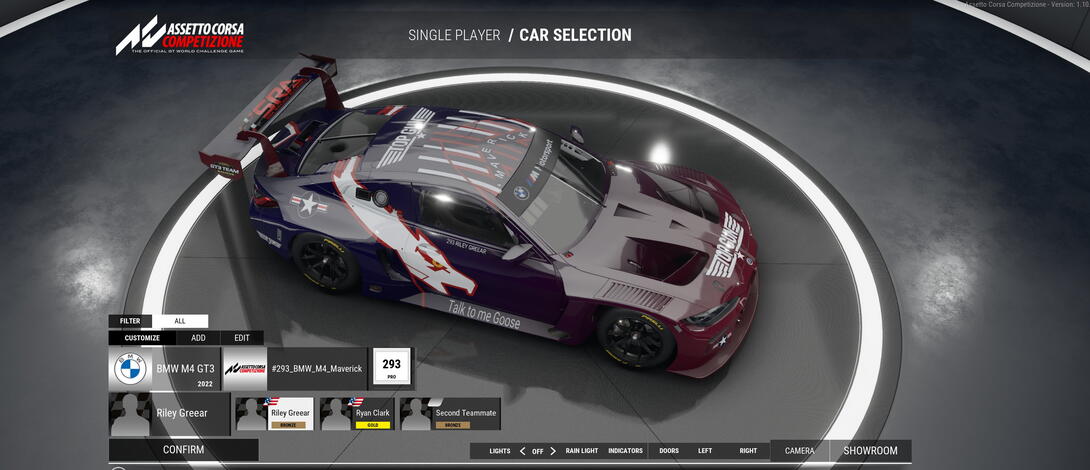Enter the Showroom view
The image size is (1090, 470).
click(x=870, y=451)
